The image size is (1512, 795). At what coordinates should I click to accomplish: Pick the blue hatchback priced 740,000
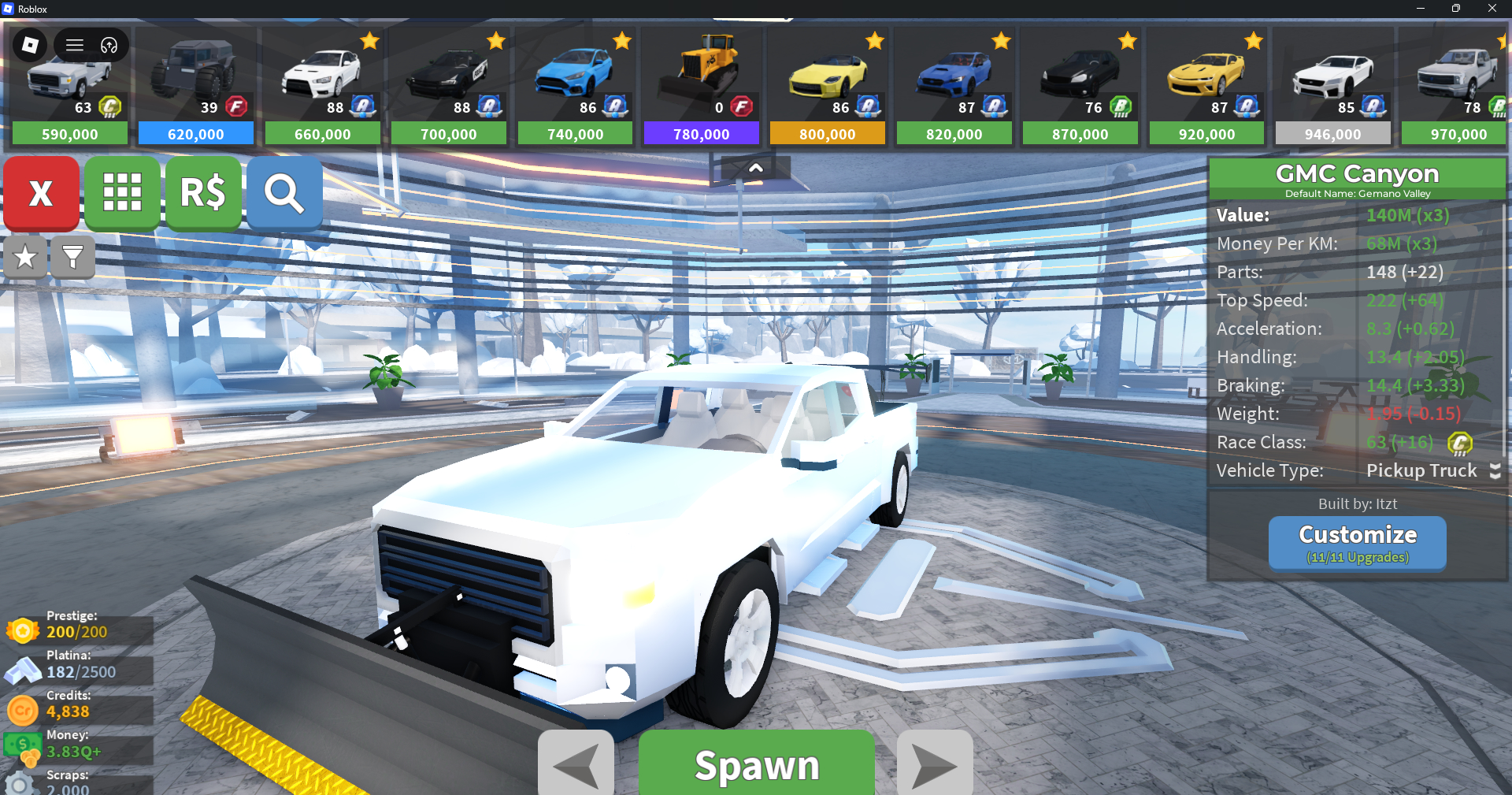tap(575, 87)
